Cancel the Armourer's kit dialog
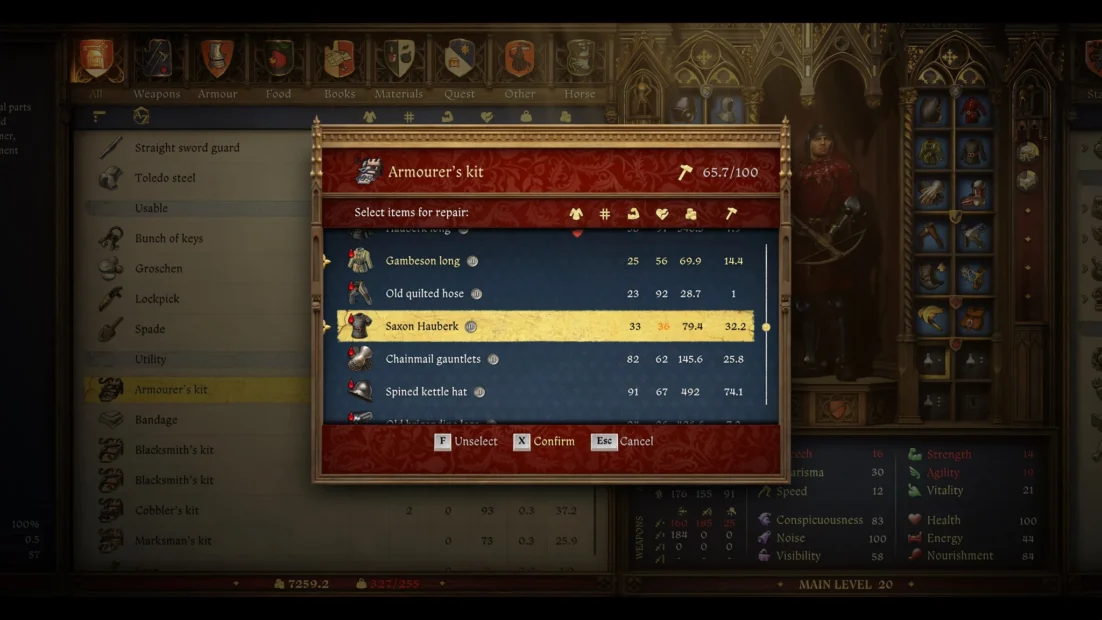This screenshot has width=1102, height=620. coord(622,441)
